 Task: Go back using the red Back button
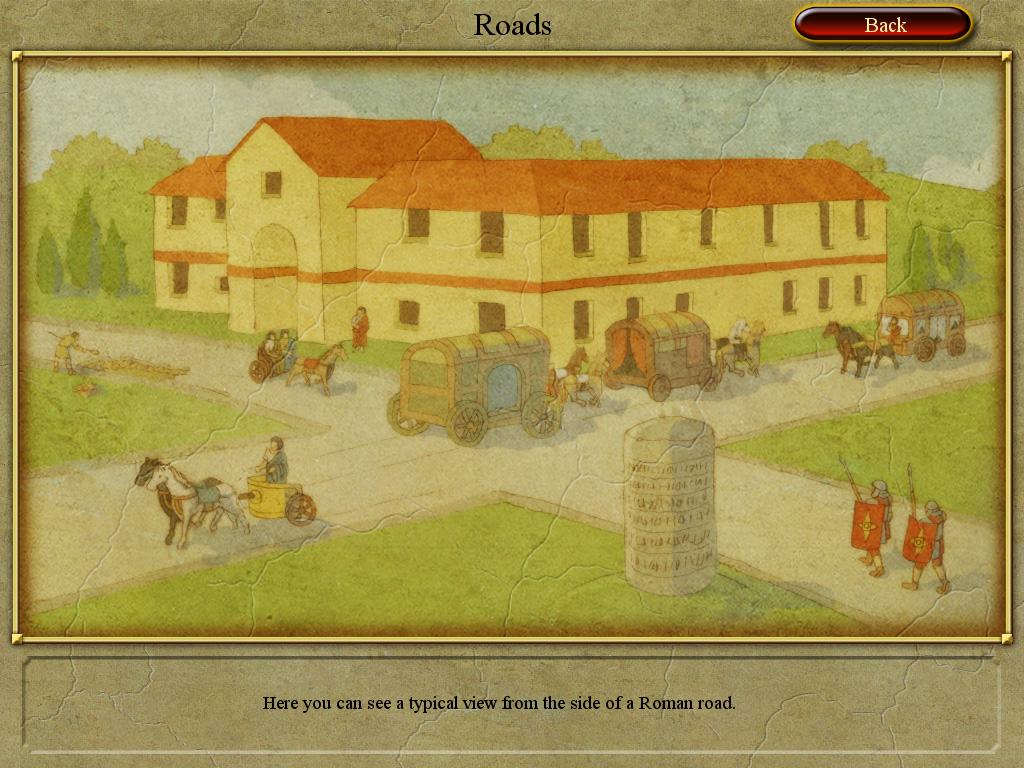883,25
